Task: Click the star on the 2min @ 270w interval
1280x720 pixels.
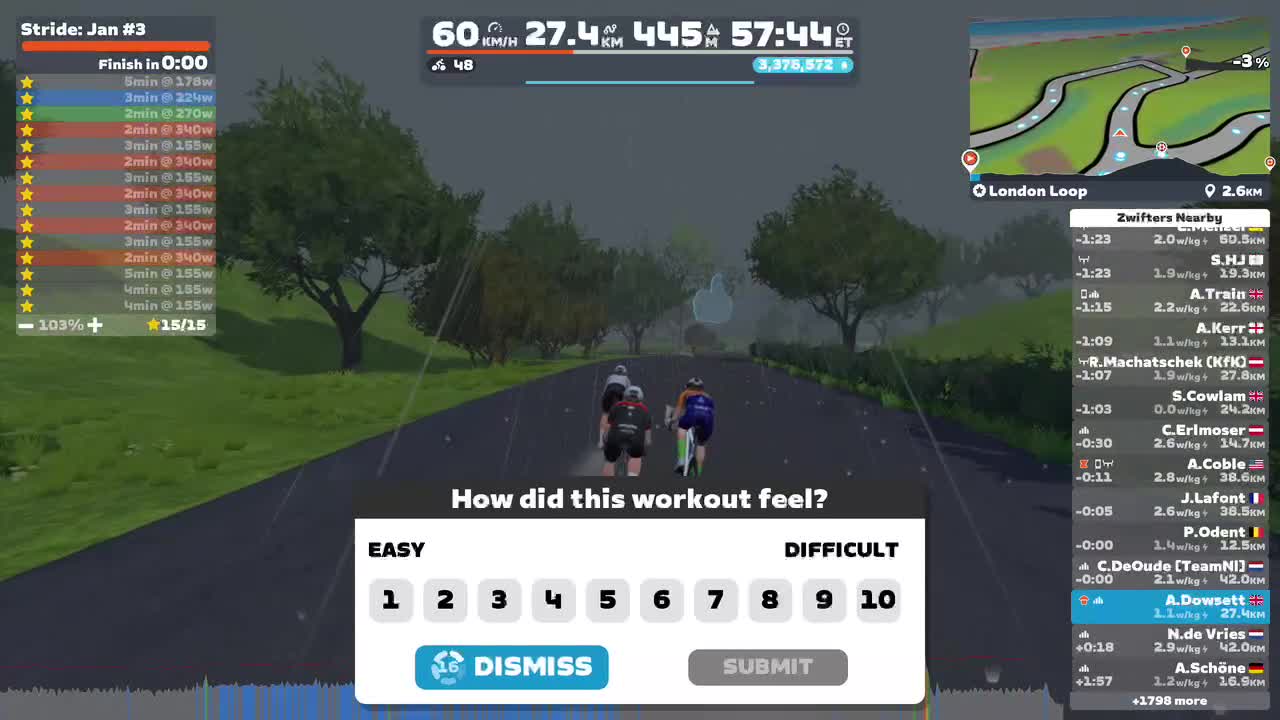Action: (27, 113)
